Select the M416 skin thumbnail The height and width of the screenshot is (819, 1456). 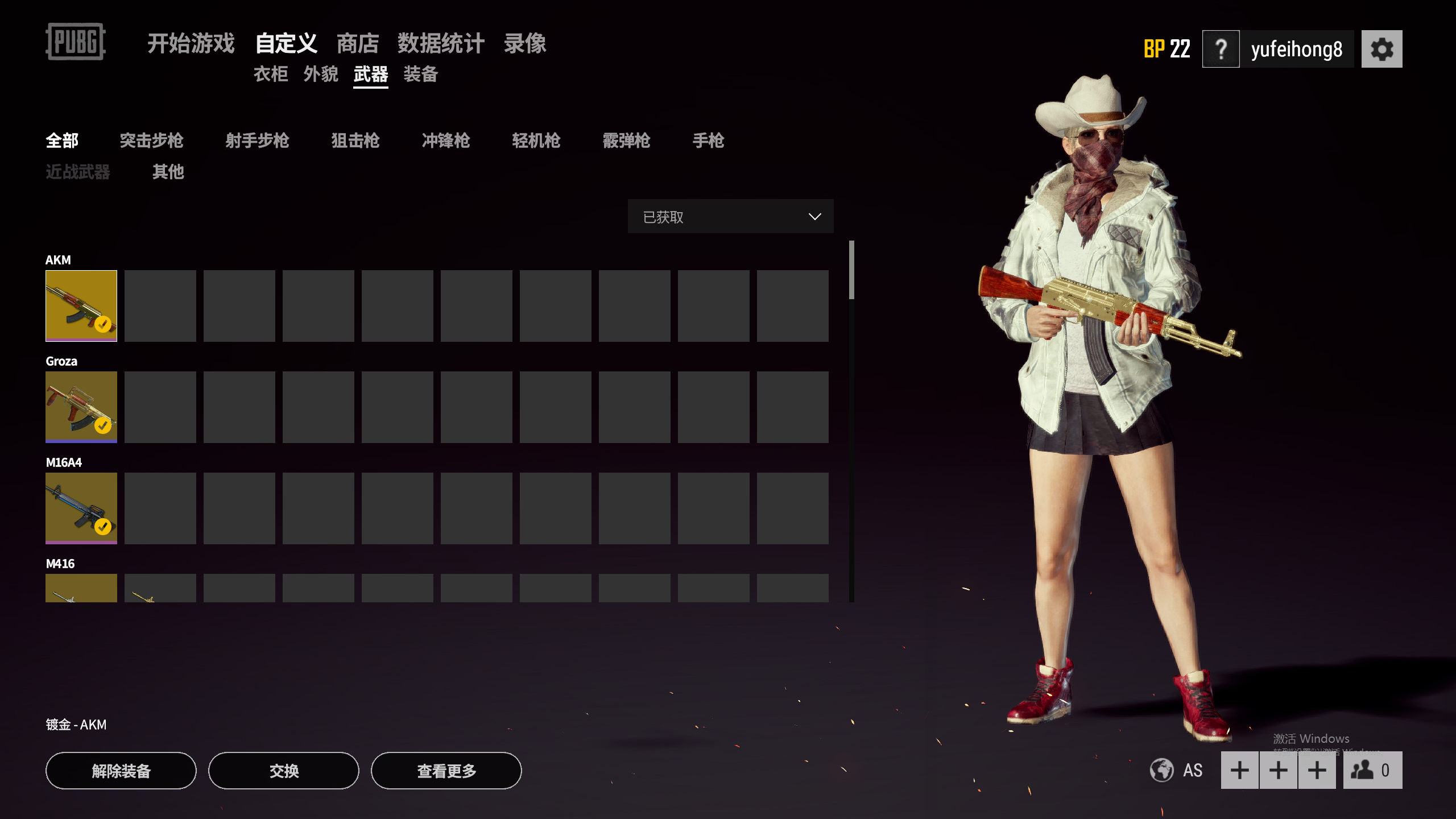81,589
